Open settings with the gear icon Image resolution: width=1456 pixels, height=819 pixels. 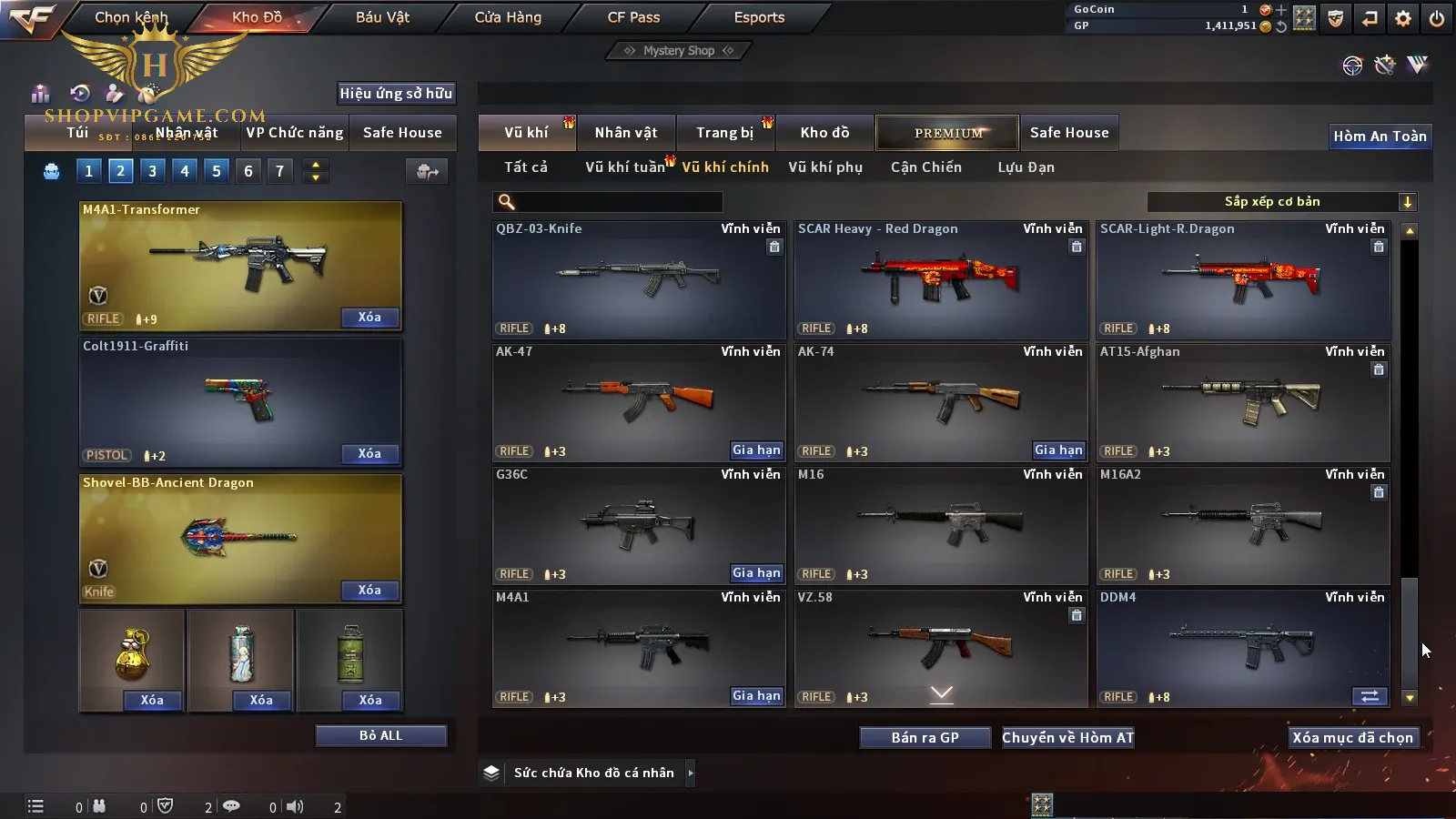[x=1403, y=18]
